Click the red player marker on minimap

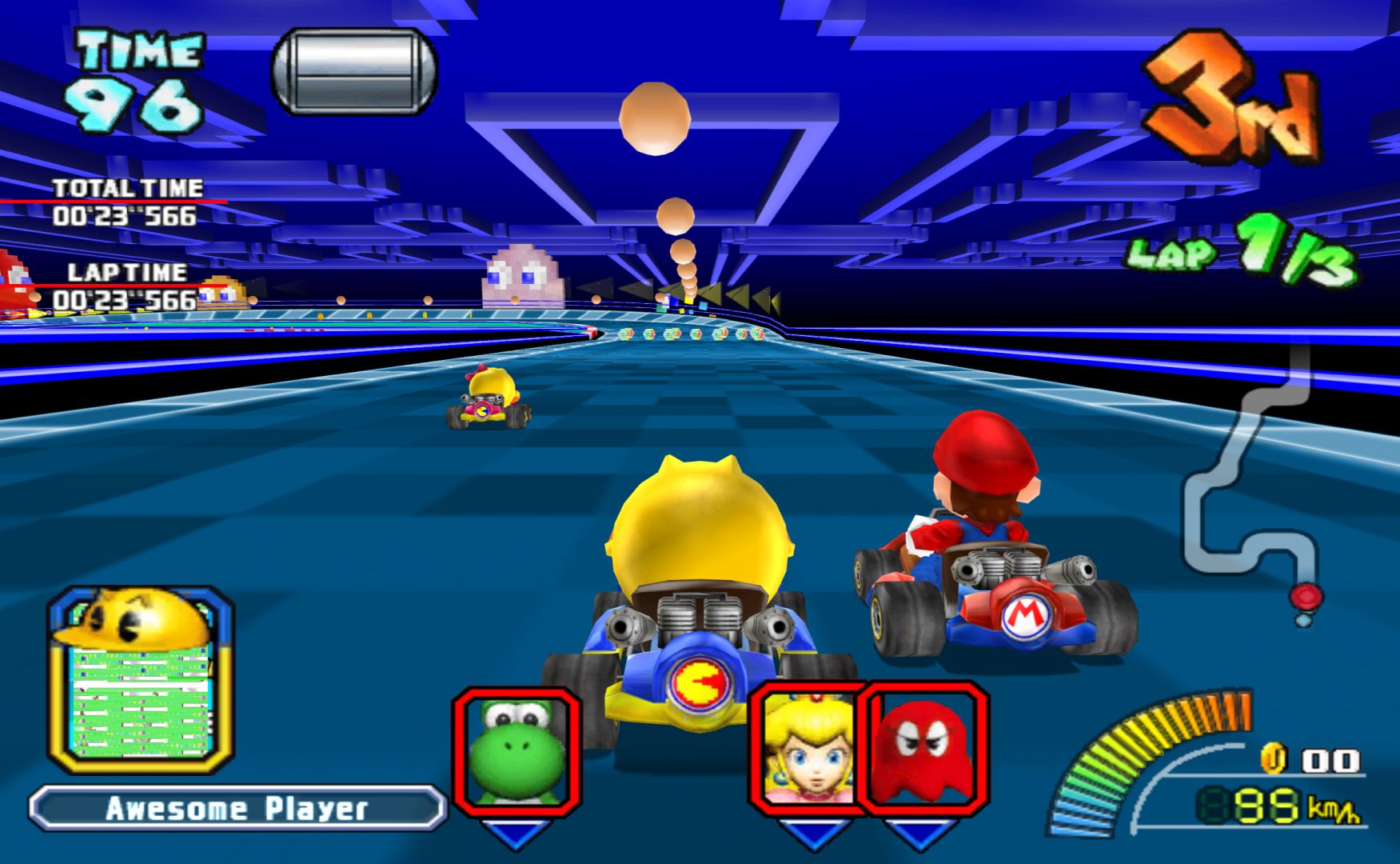tap(1306, 596)
